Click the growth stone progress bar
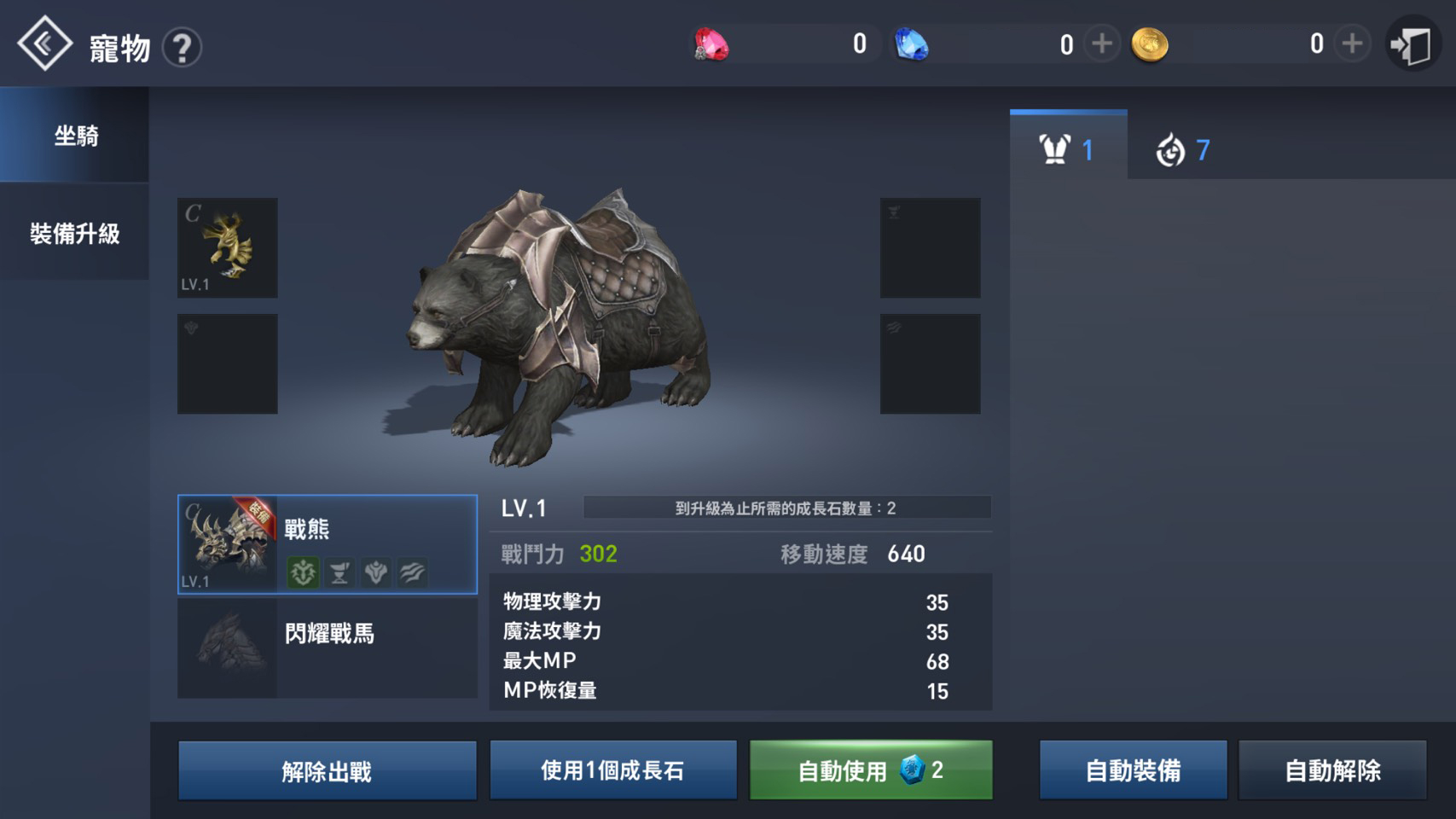Screen dimensions: 1456x819 click(x=786, y=506)
